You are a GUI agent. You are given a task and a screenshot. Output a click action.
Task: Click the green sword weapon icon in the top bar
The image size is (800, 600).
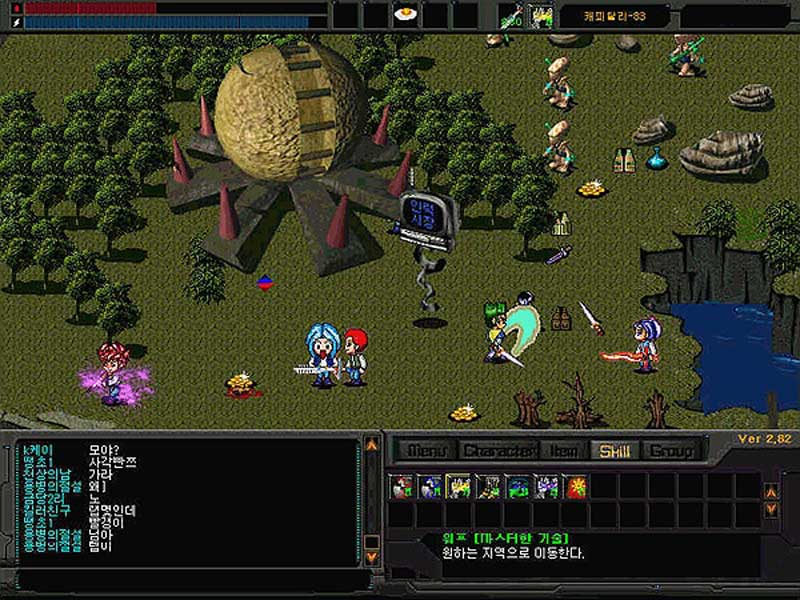tap(511, 16)
